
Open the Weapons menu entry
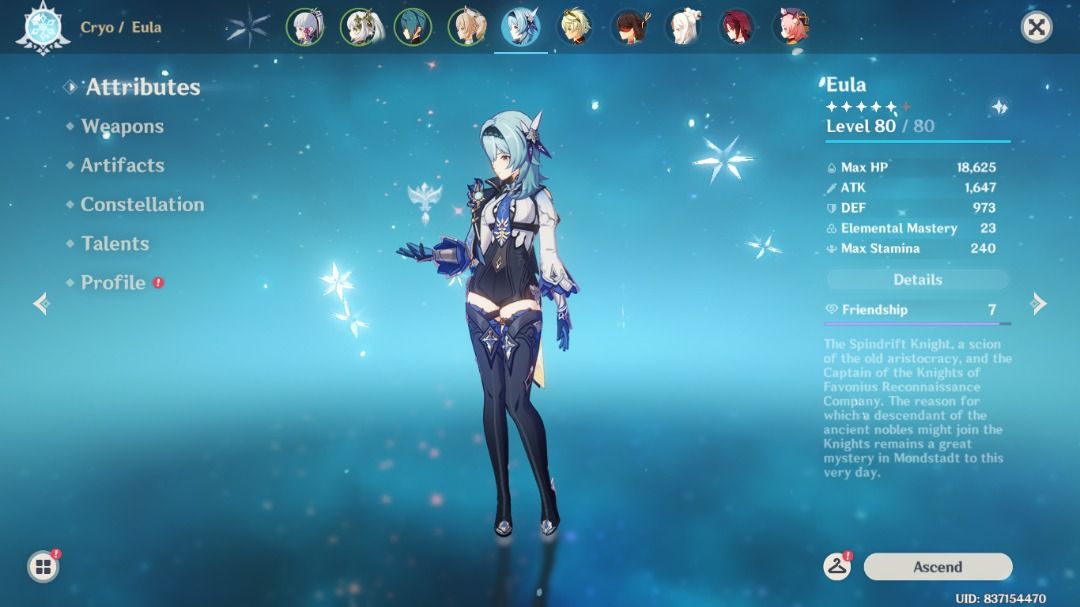tap(122, 126)
